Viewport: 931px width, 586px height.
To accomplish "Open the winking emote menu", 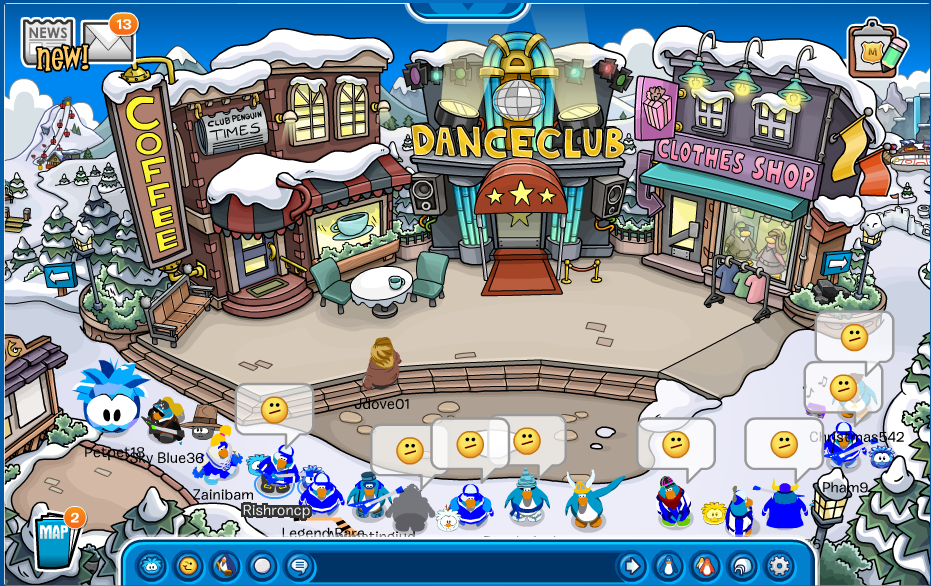I will [187, 566].
